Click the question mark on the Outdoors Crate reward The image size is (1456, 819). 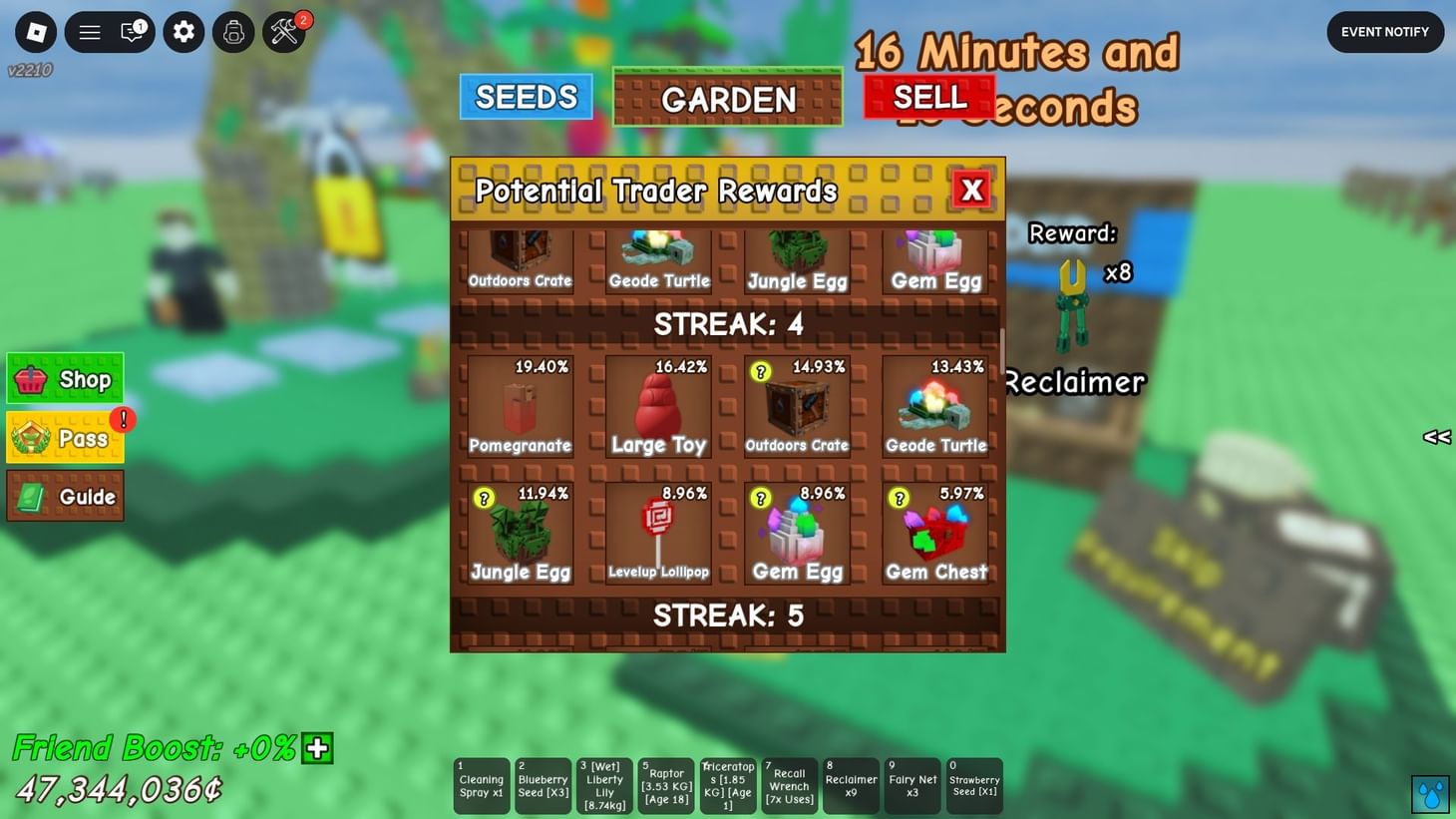point(761,369)
